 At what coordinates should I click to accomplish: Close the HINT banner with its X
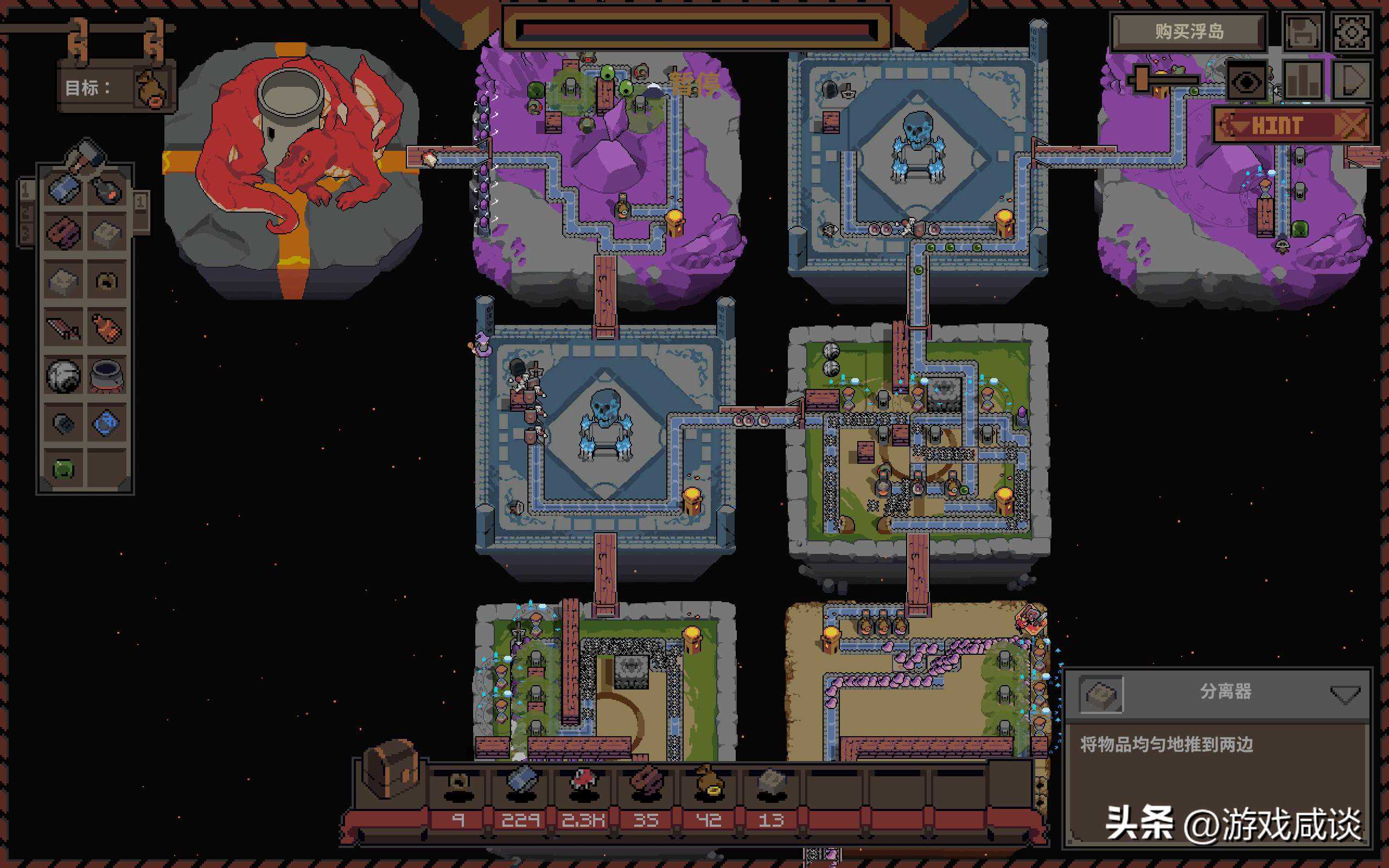(1352, 125)
